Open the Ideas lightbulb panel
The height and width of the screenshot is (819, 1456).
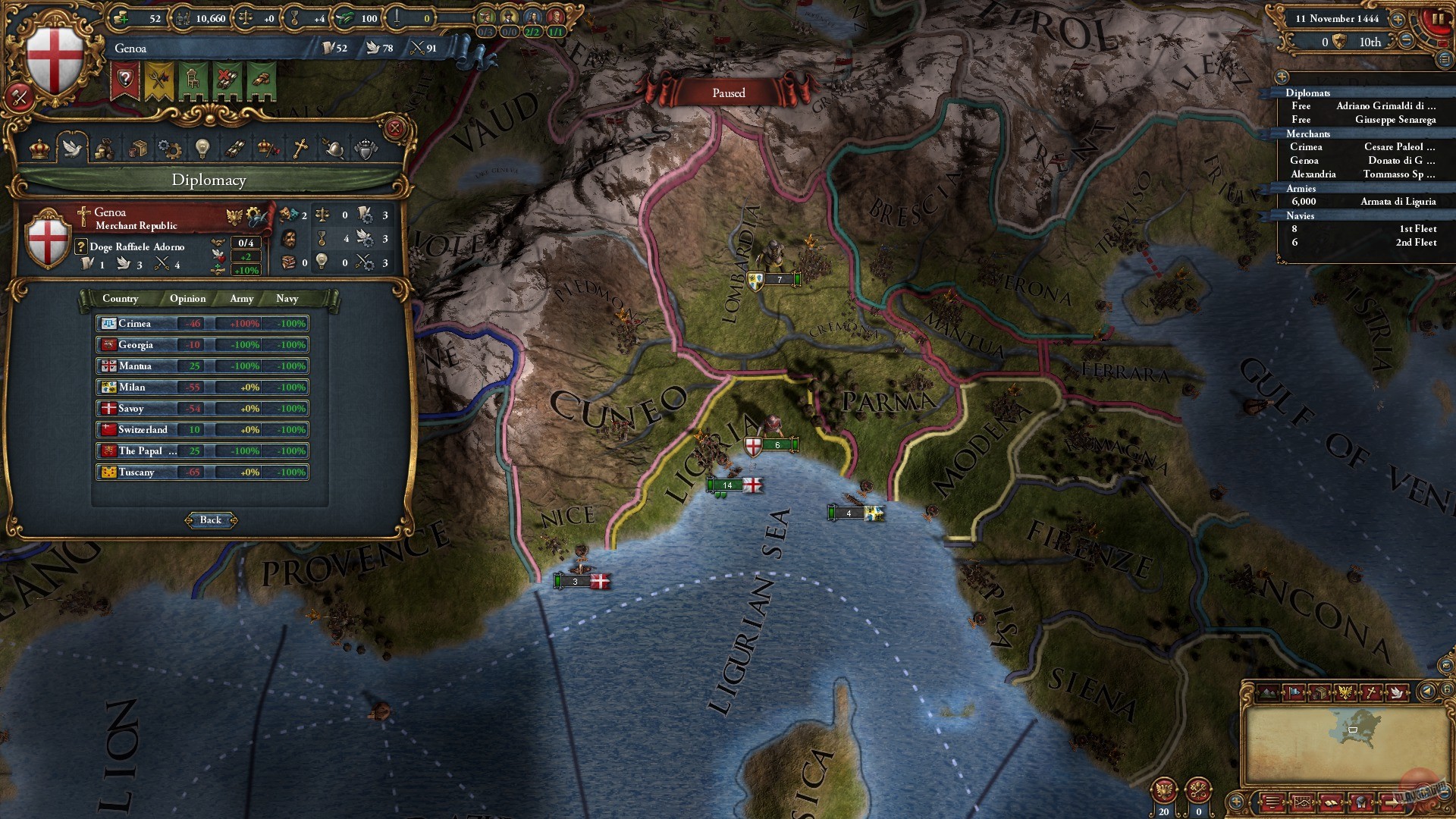pos(202,148)
